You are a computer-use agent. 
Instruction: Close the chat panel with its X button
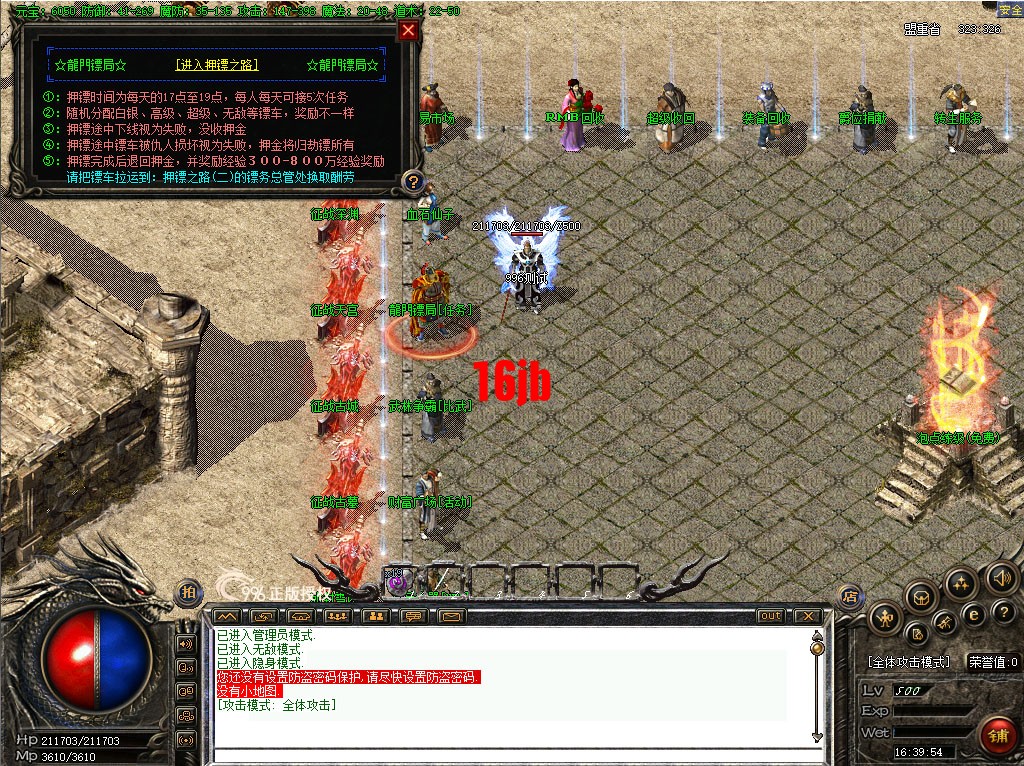point(806,616)
